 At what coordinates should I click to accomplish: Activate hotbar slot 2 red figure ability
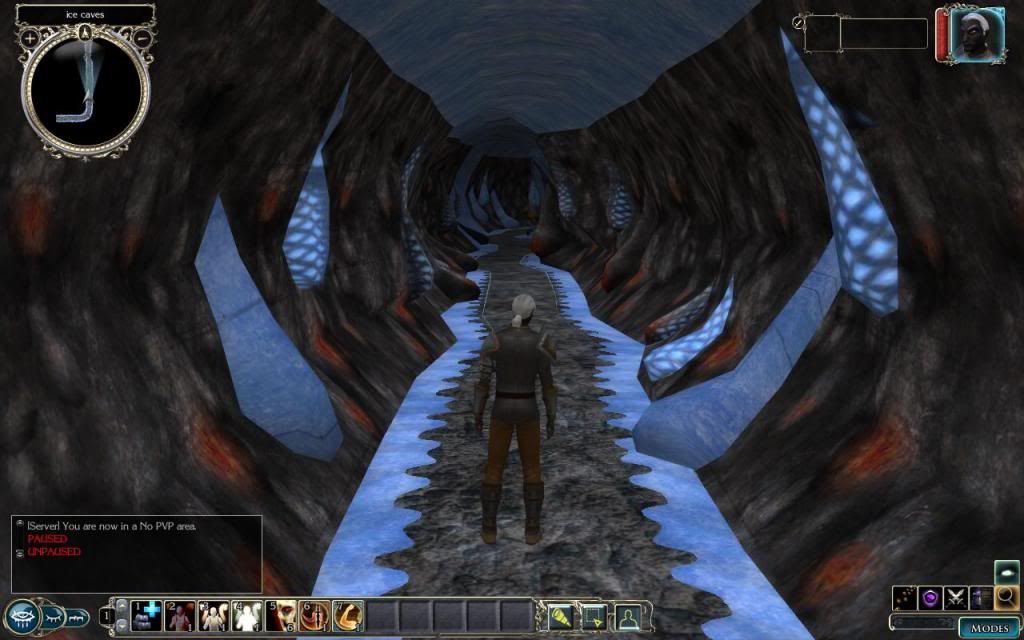tap(181, 616)
